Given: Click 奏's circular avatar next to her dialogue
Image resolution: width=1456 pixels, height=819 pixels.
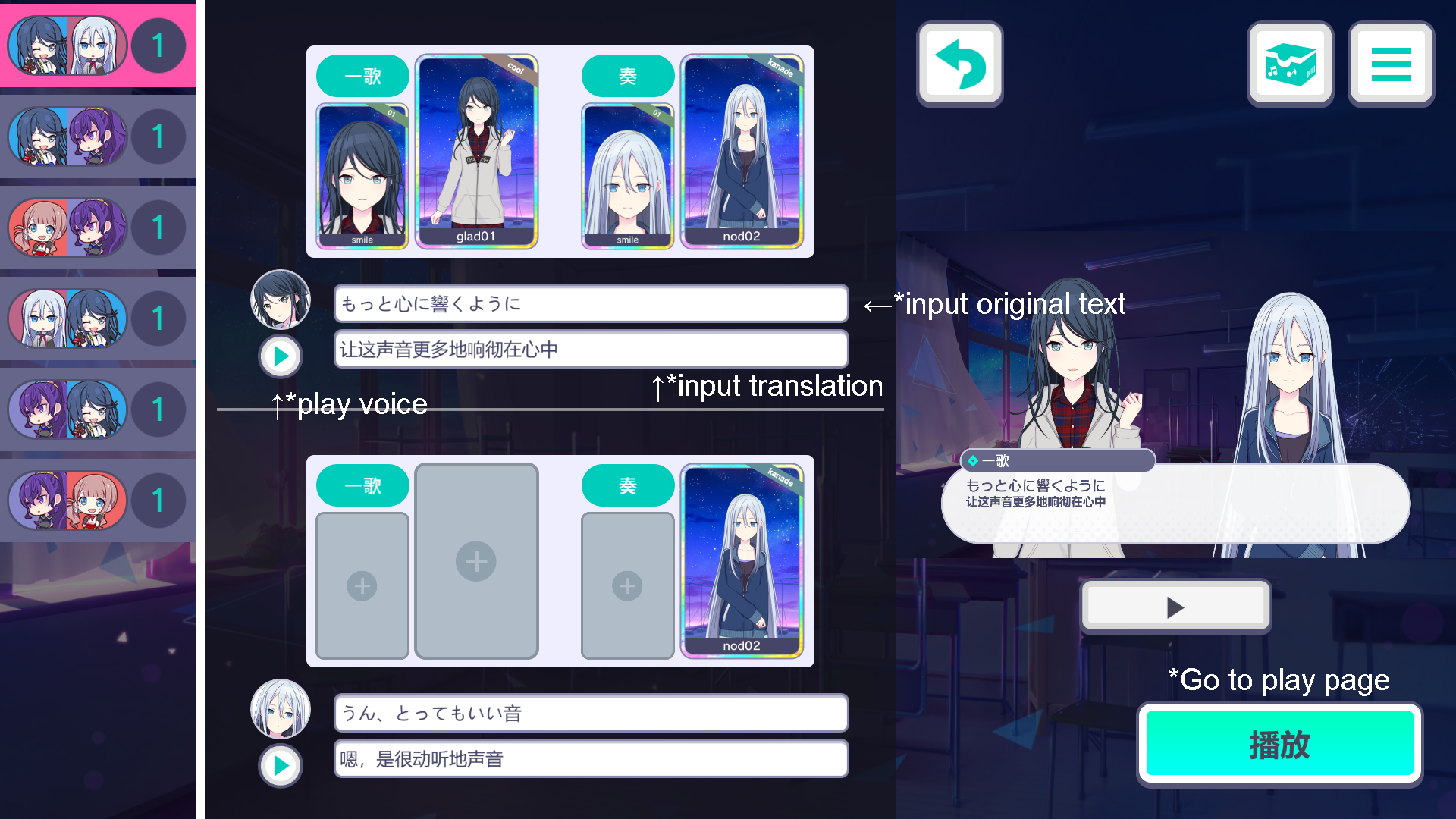Looking at the screenshot, I should [281, 709].
